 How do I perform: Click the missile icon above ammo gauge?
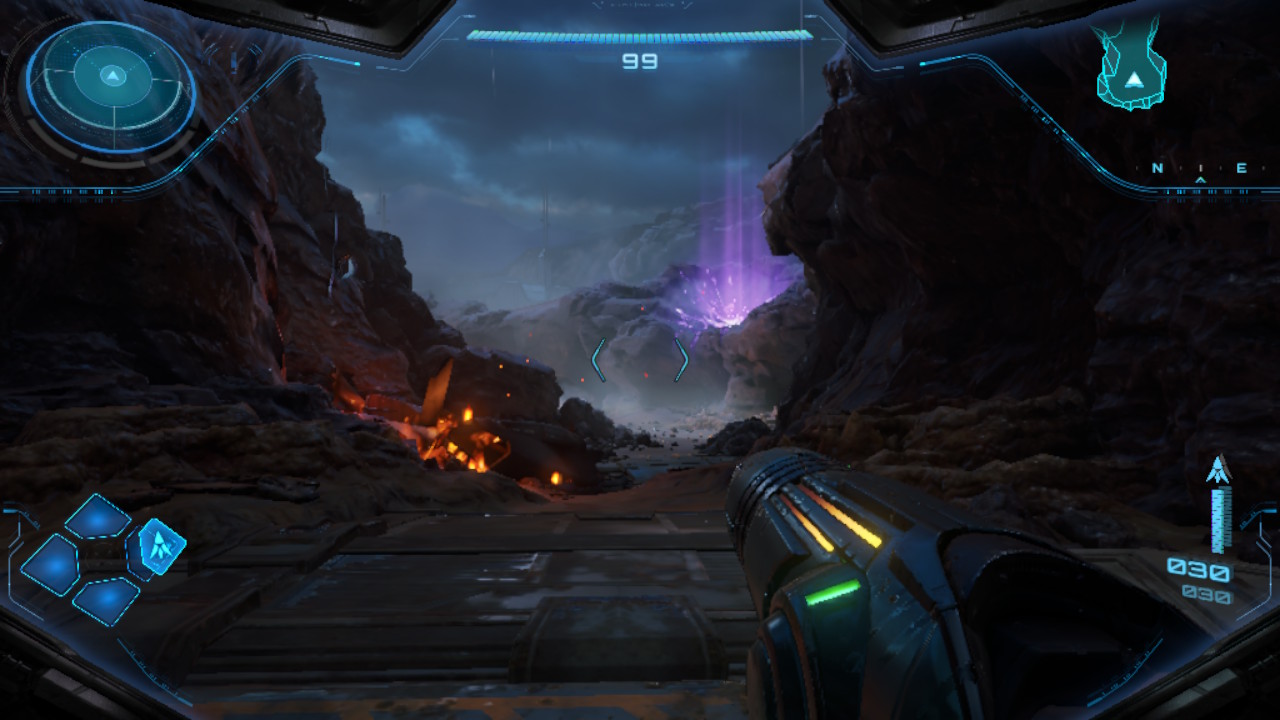click(x=1218, y=470)
